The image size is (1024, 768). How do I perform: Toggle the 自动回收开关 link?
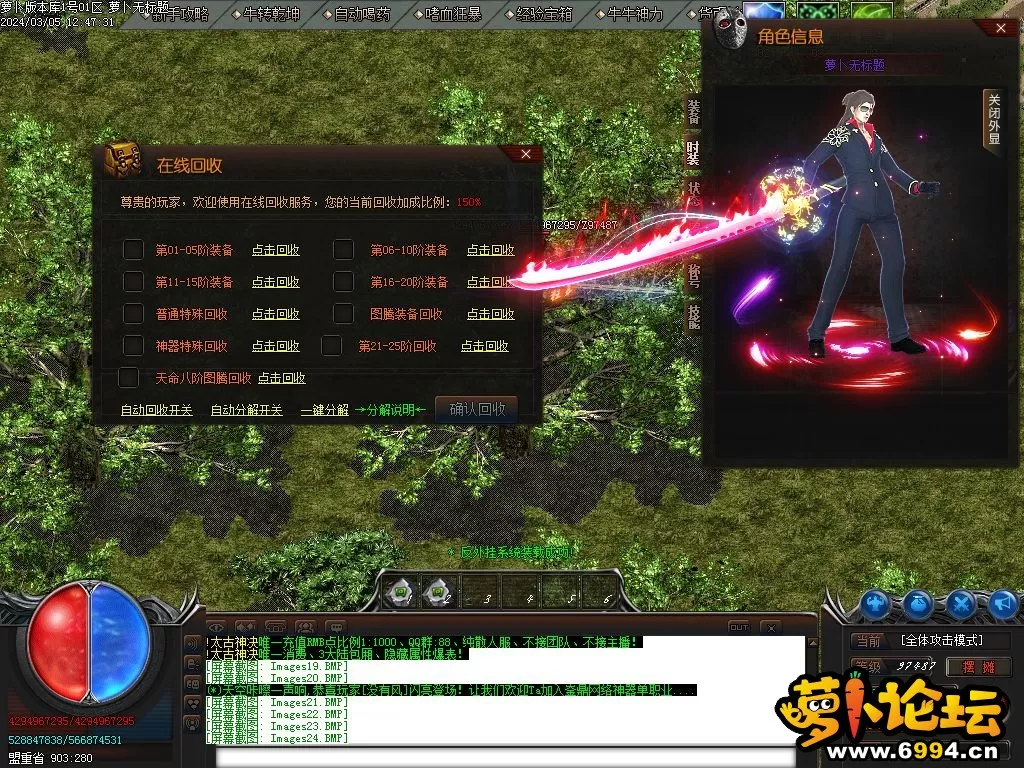pyautogui.click(x=156, y=410)
